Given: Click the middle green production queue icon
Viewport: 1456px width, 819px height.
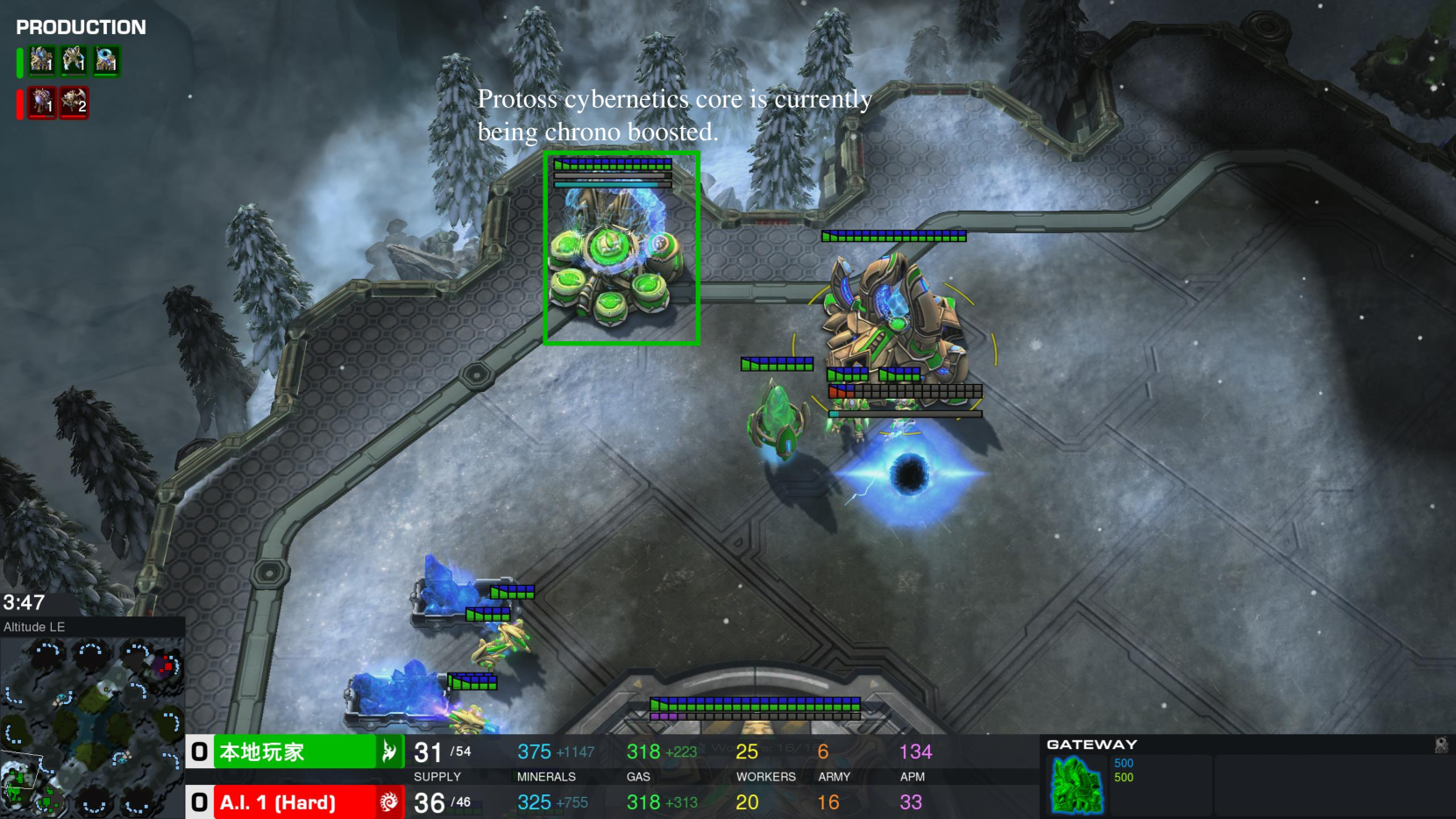Looking at the screenshot, I should [74, 61].
